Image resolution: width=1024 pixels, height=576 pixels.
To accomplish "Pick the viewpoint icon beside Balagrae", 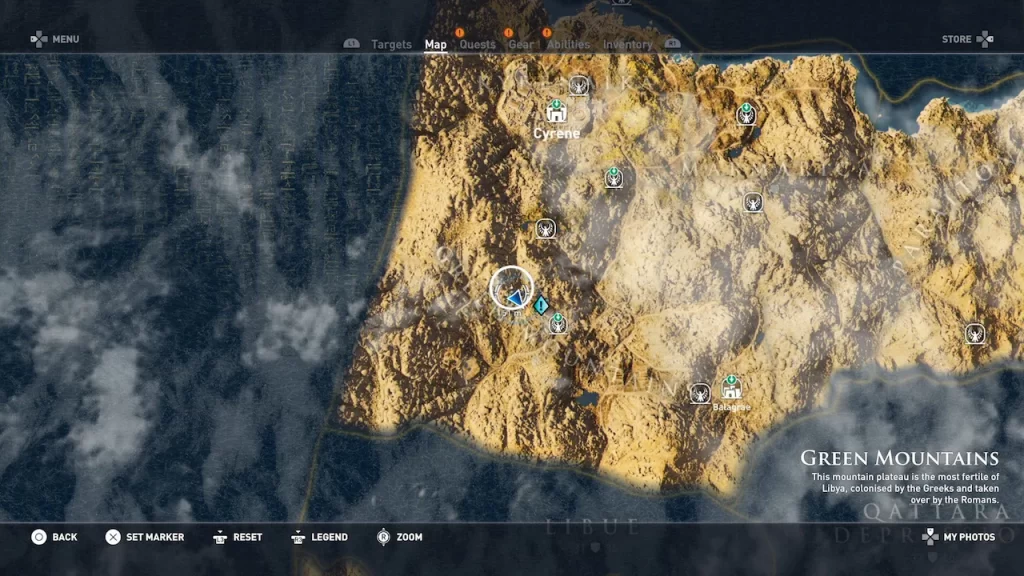I will tap(701, 393).
